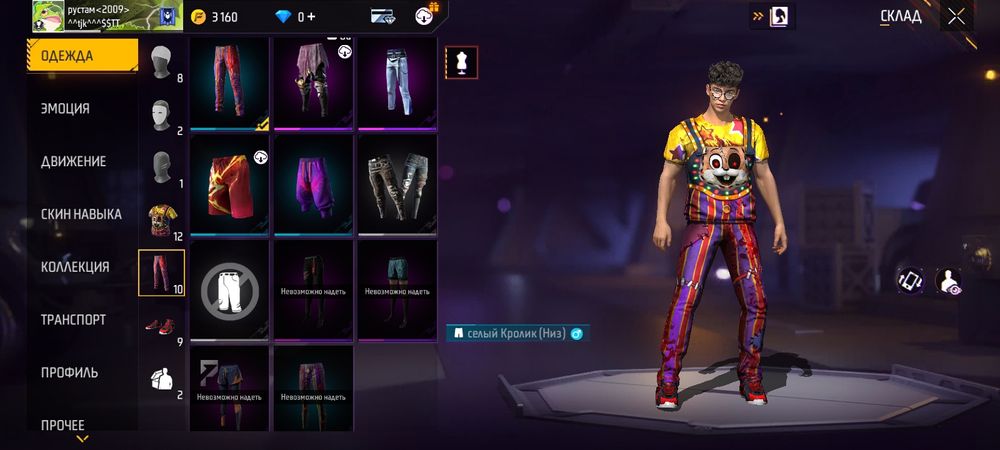Viewport: 1000px width, 450px height.
Task: Switch to the ЭМОЦИЯ tab
Action: (x=66, y=109)
